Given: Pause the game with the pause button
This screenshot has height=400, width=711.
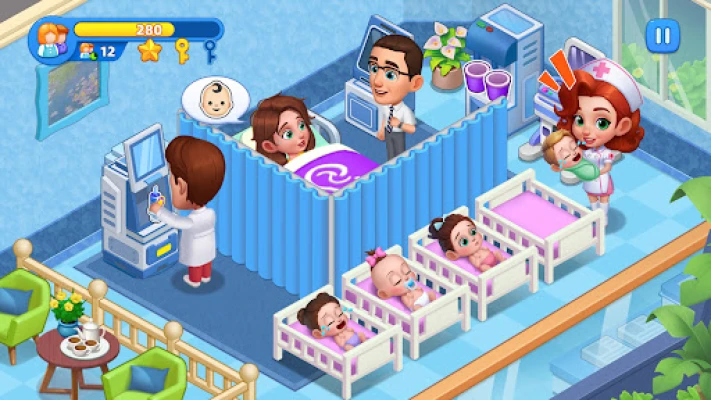Looking at the screenshot, I should click(x=660, y=37).
